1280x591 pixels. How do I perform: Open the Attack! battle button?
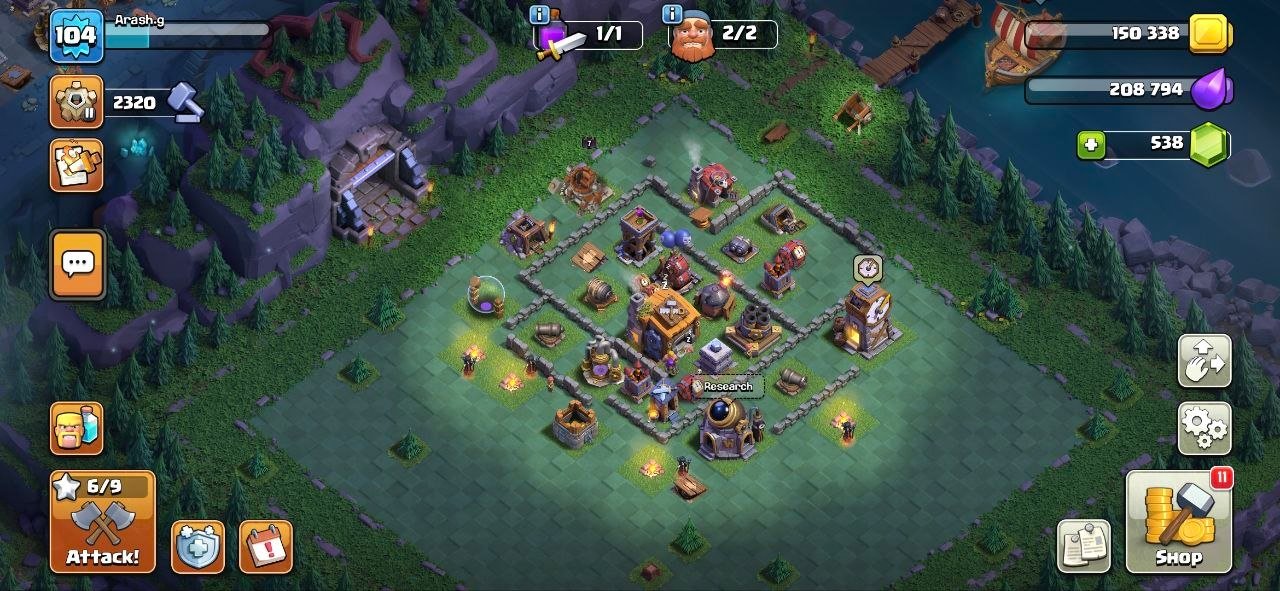click(x=103, y=522)
